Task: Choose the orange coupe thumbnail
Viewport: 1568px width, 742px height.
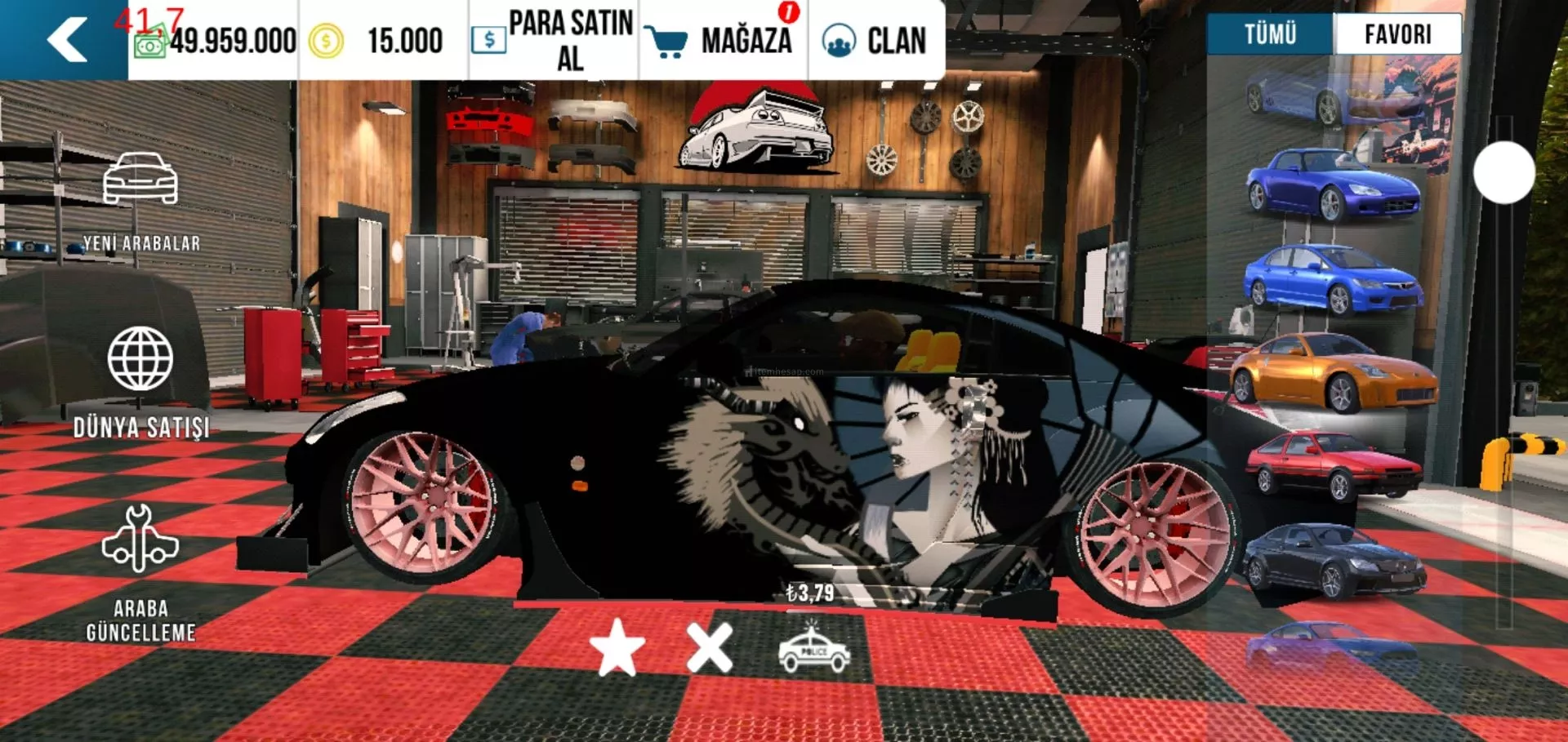Action: pyautogui.click(x=1332, y=373)
